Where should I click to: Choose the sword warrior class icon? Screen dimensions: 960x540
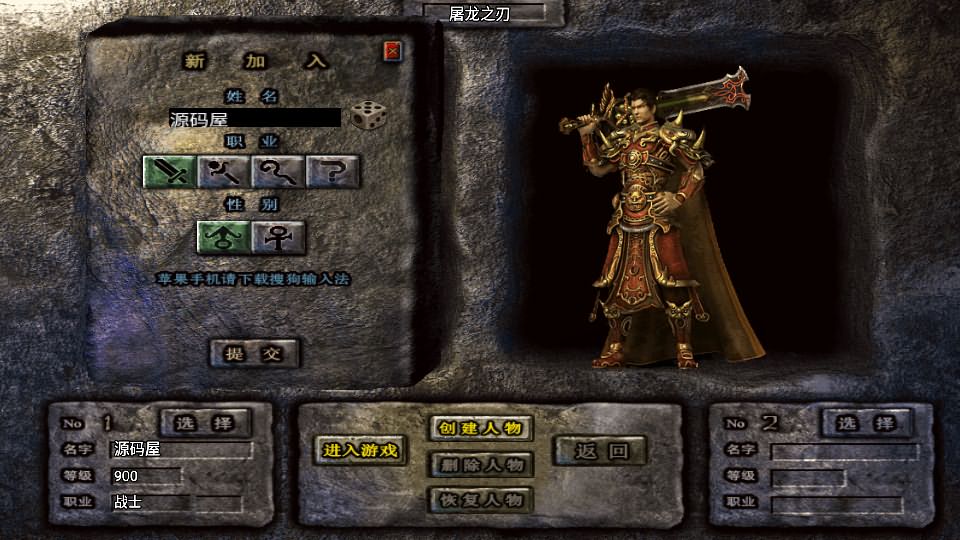coord(169,173)
